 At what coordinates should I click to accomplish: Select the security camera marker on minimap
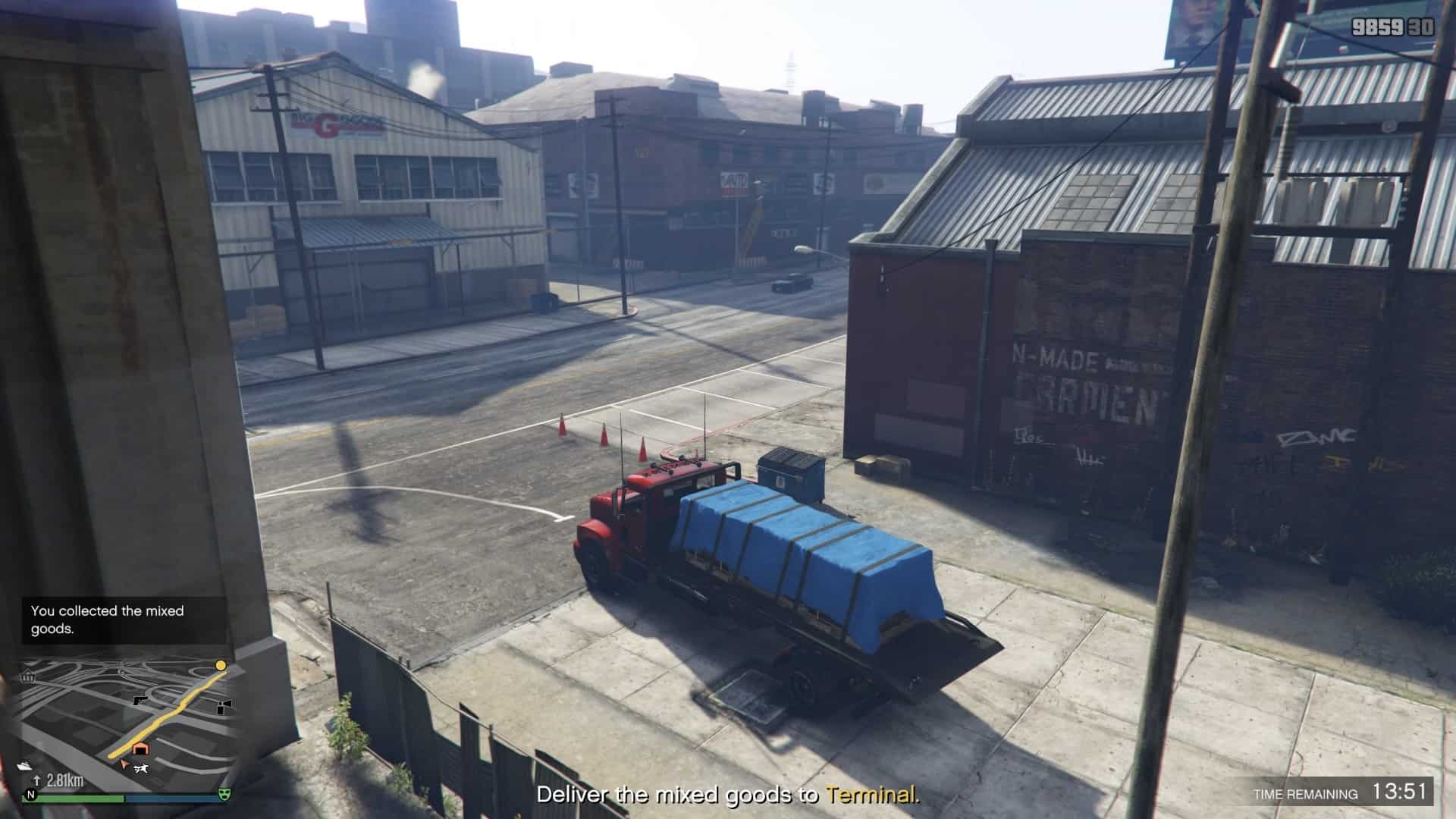222,708
